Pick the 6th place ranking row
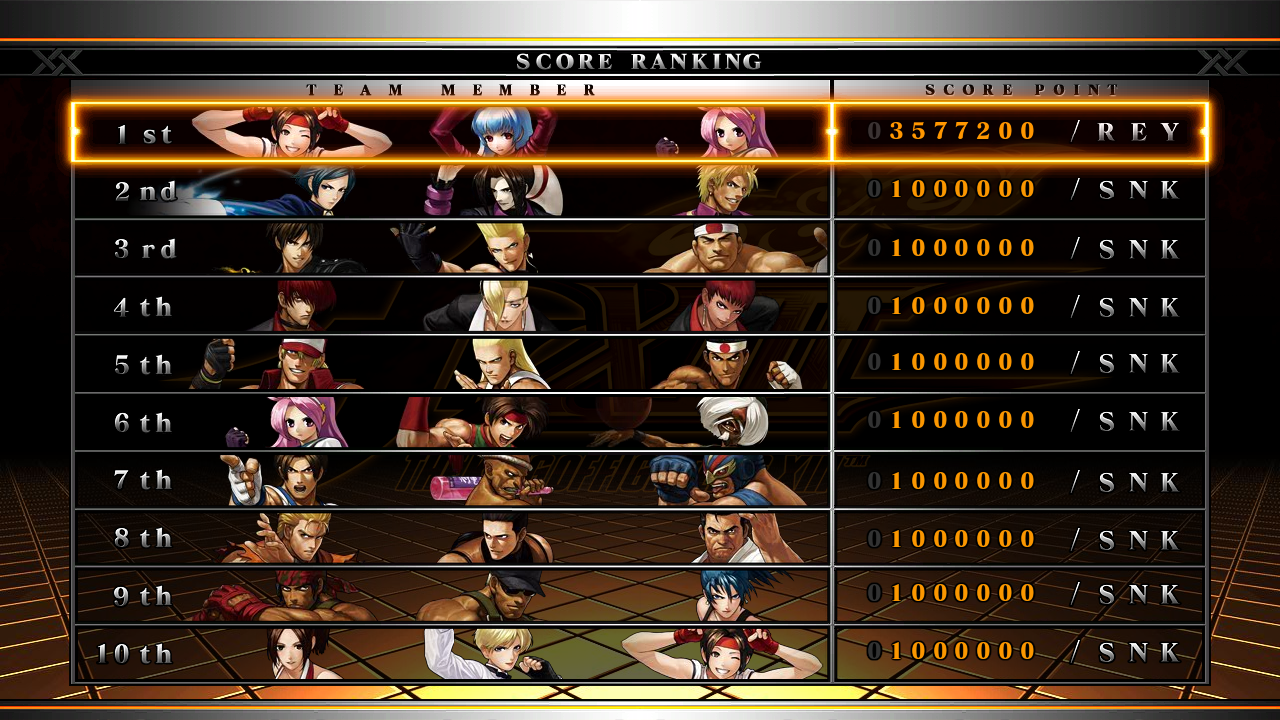 640,422
